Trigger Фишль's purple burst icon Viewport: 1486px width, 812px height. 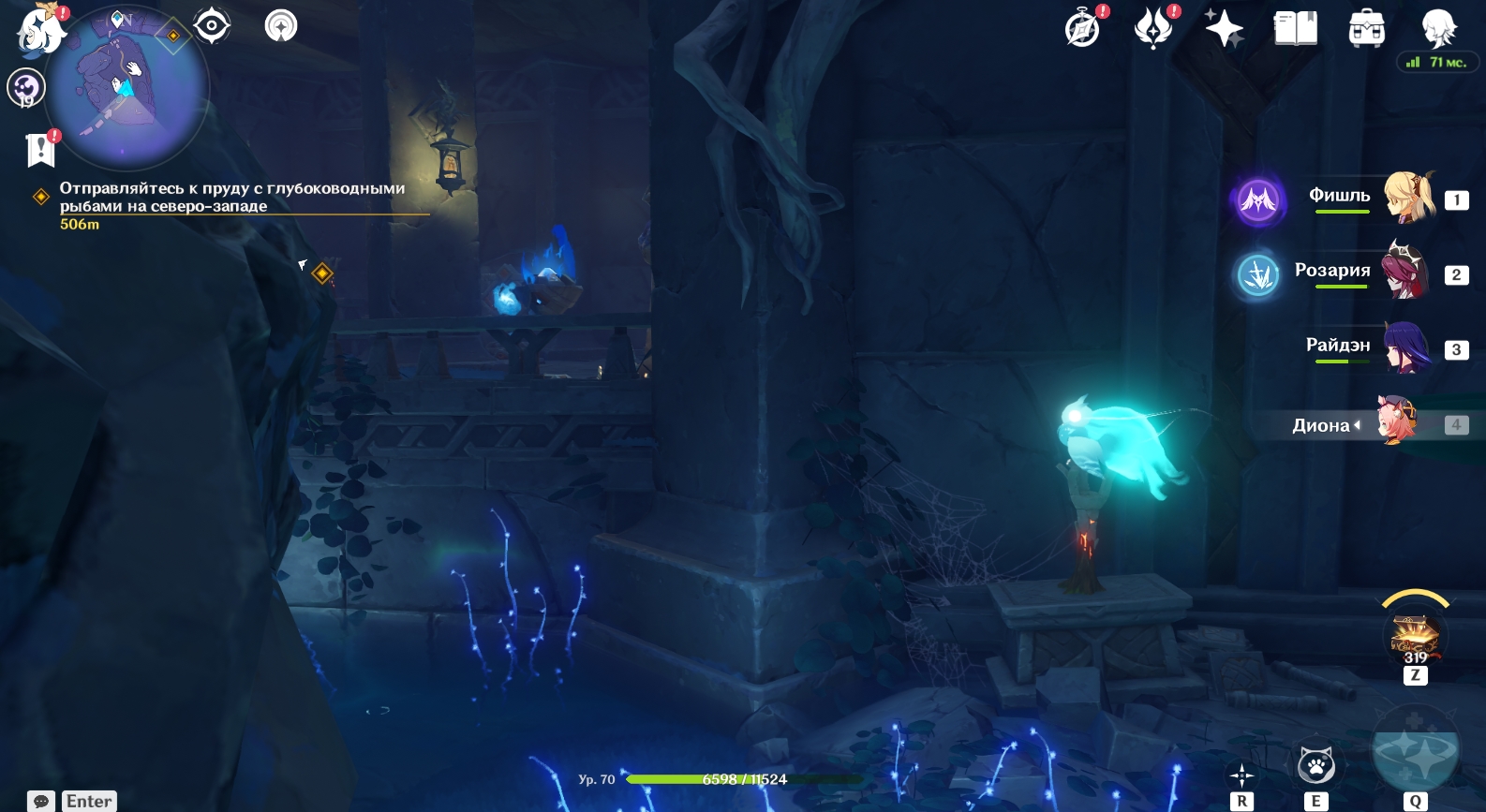tap(1258, 199)
